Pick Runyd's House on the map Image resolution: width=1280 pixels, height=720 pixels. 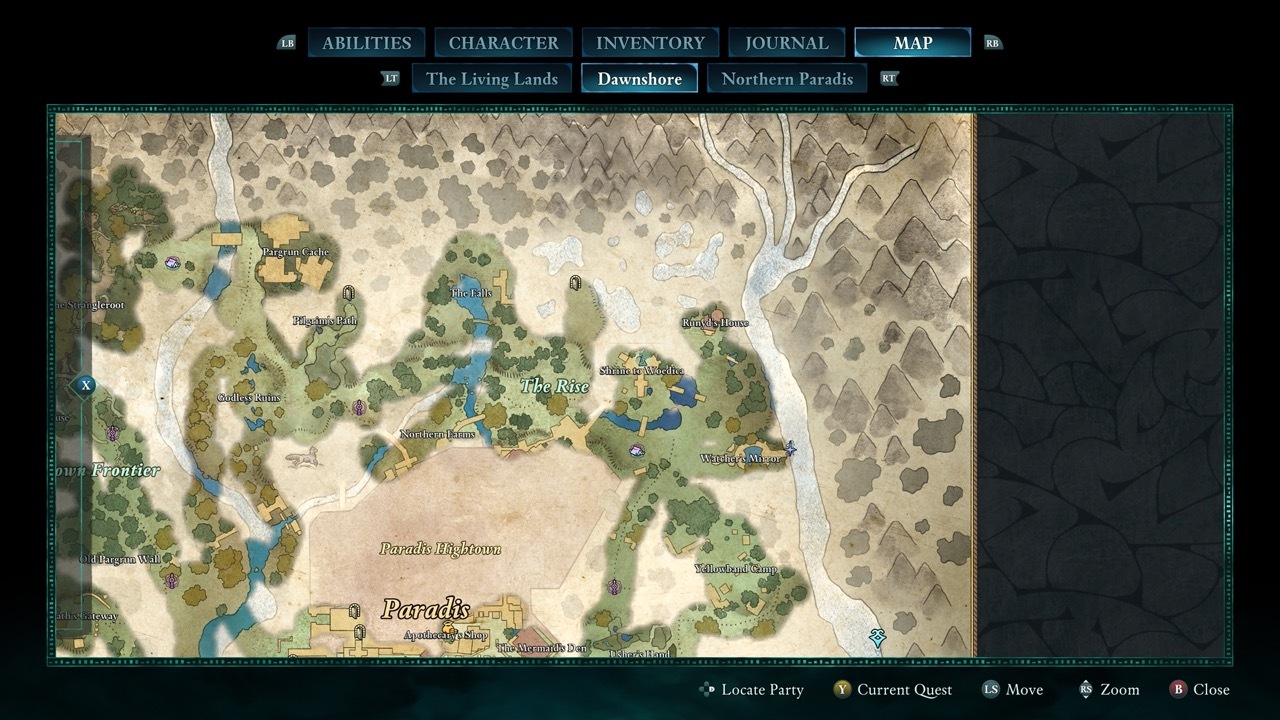pyautogui.click(x=715, y=323)
